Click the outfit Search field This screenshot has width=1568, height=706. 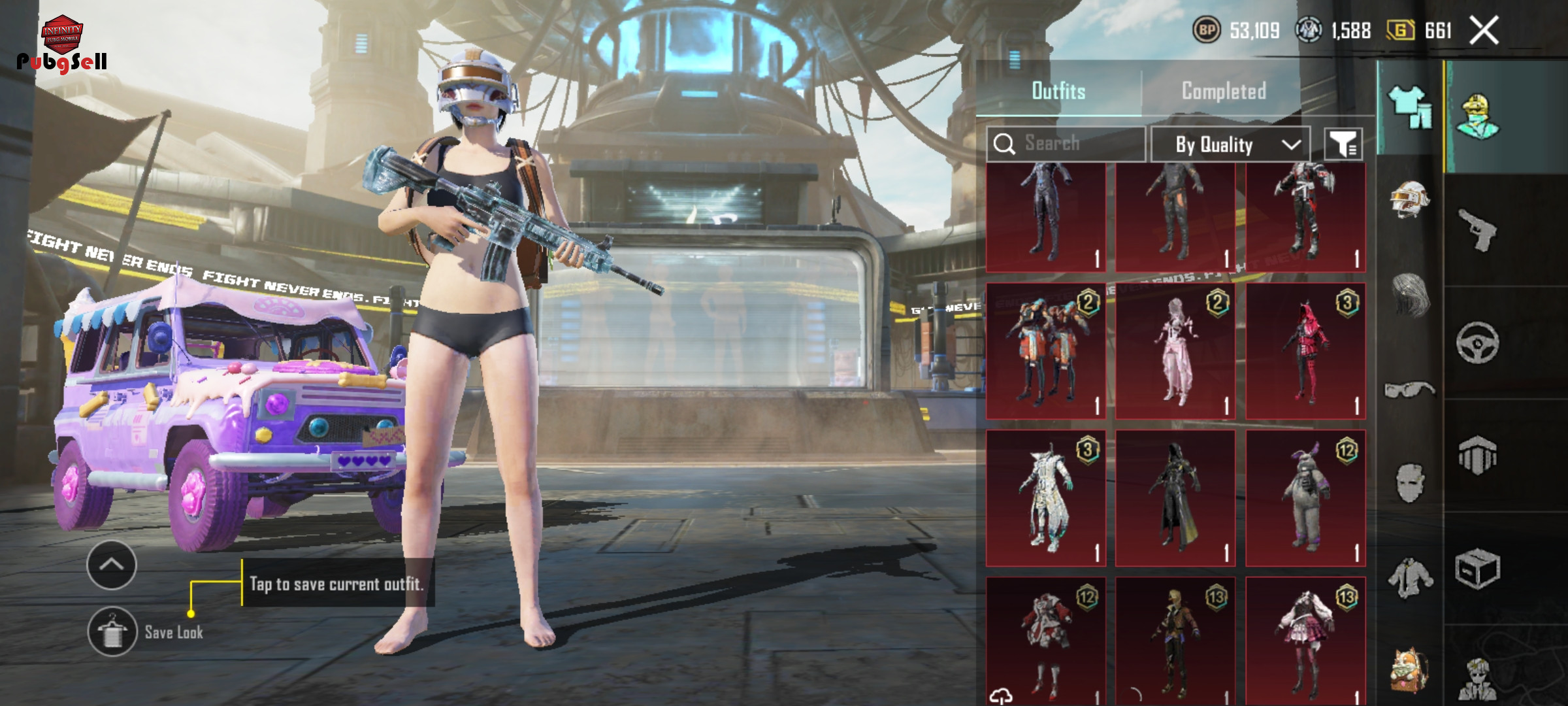pos(1066,143)
